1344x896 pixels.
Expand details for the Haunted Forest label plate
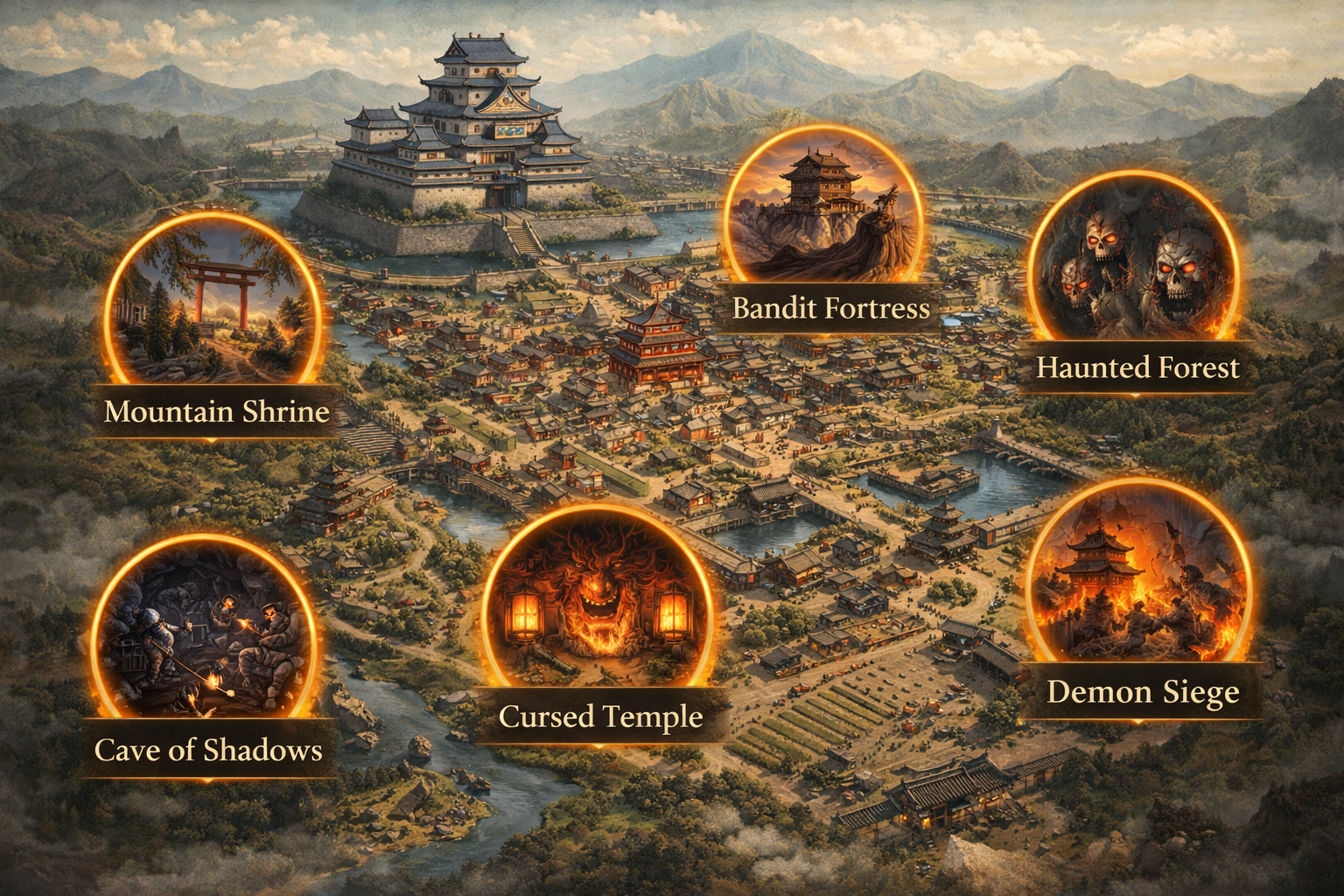pyautogui.click(x=1137, y=369)
